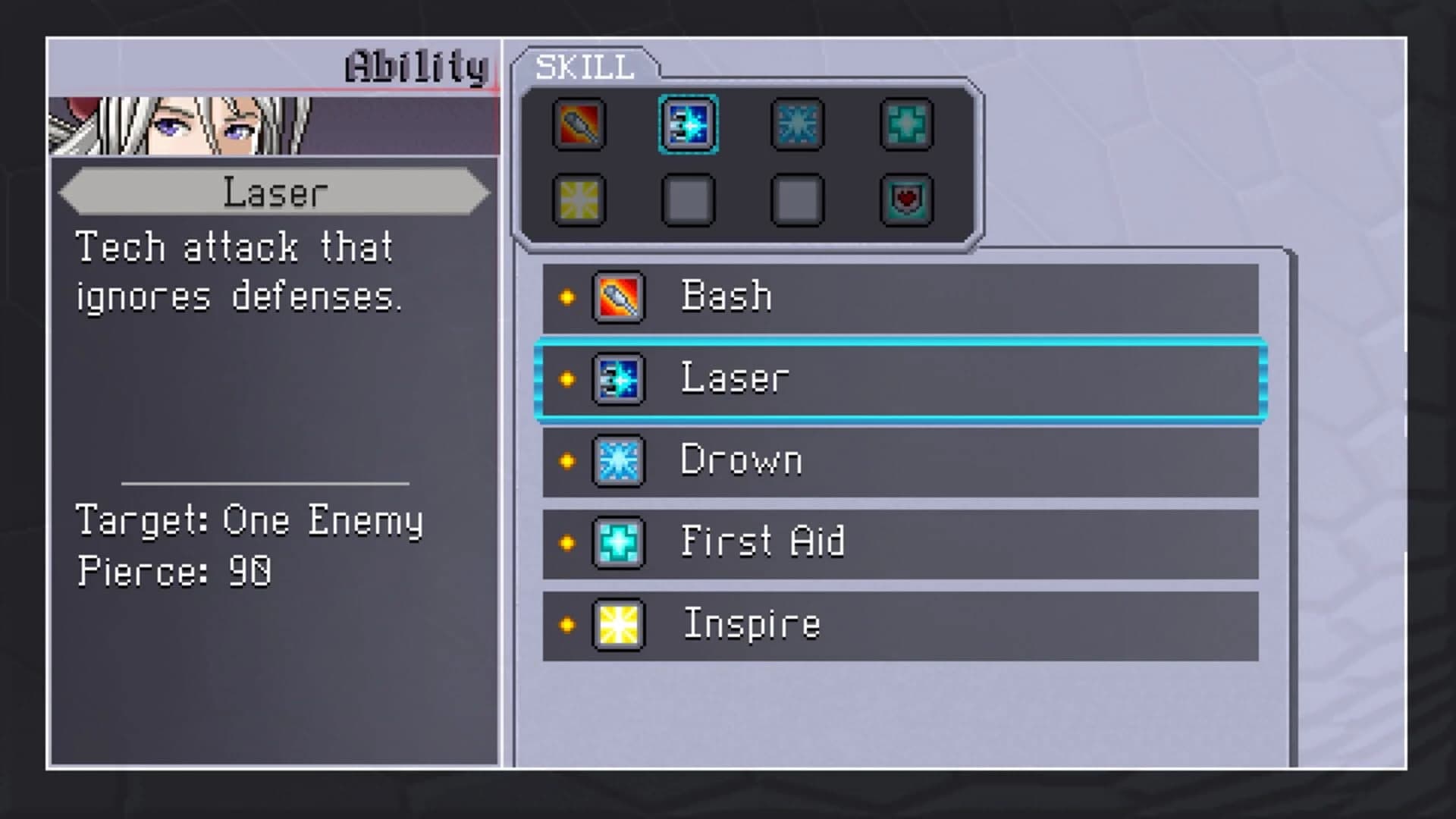
Task: Click an empty slot in the skill grid
Action: point(688,199)
